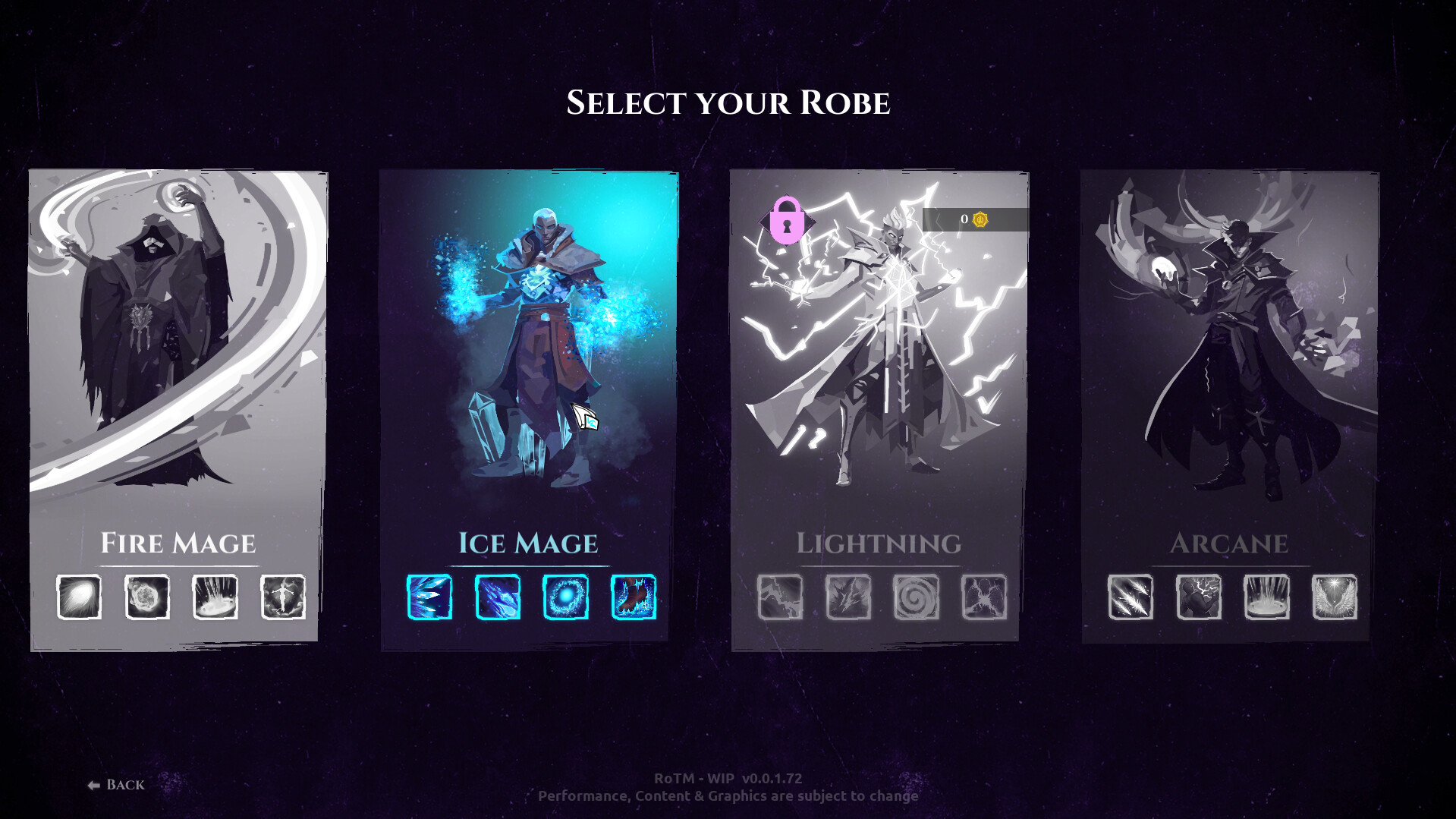
Task: Open the Ice Mage frost orb spell icon
Action: 565,597
